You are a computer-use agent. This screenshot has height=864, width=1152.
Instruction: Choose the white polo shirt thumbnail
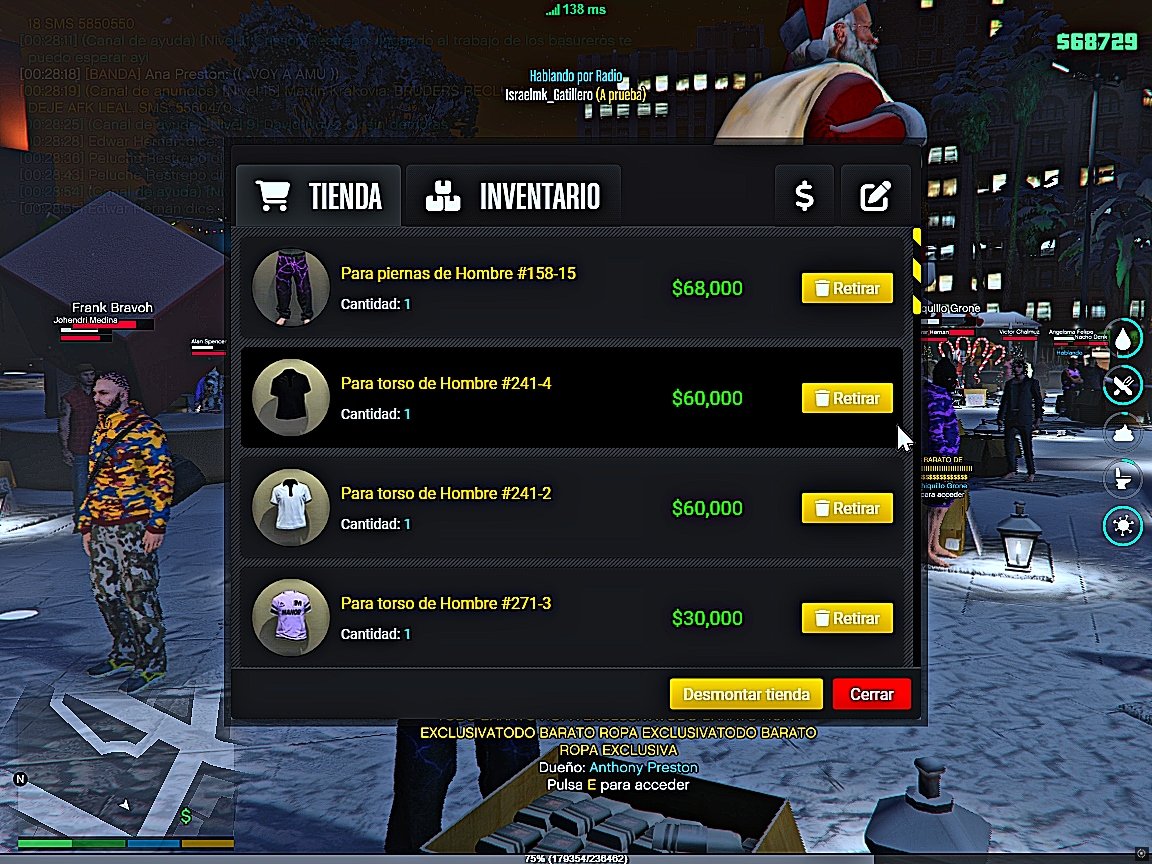point(291,508)
